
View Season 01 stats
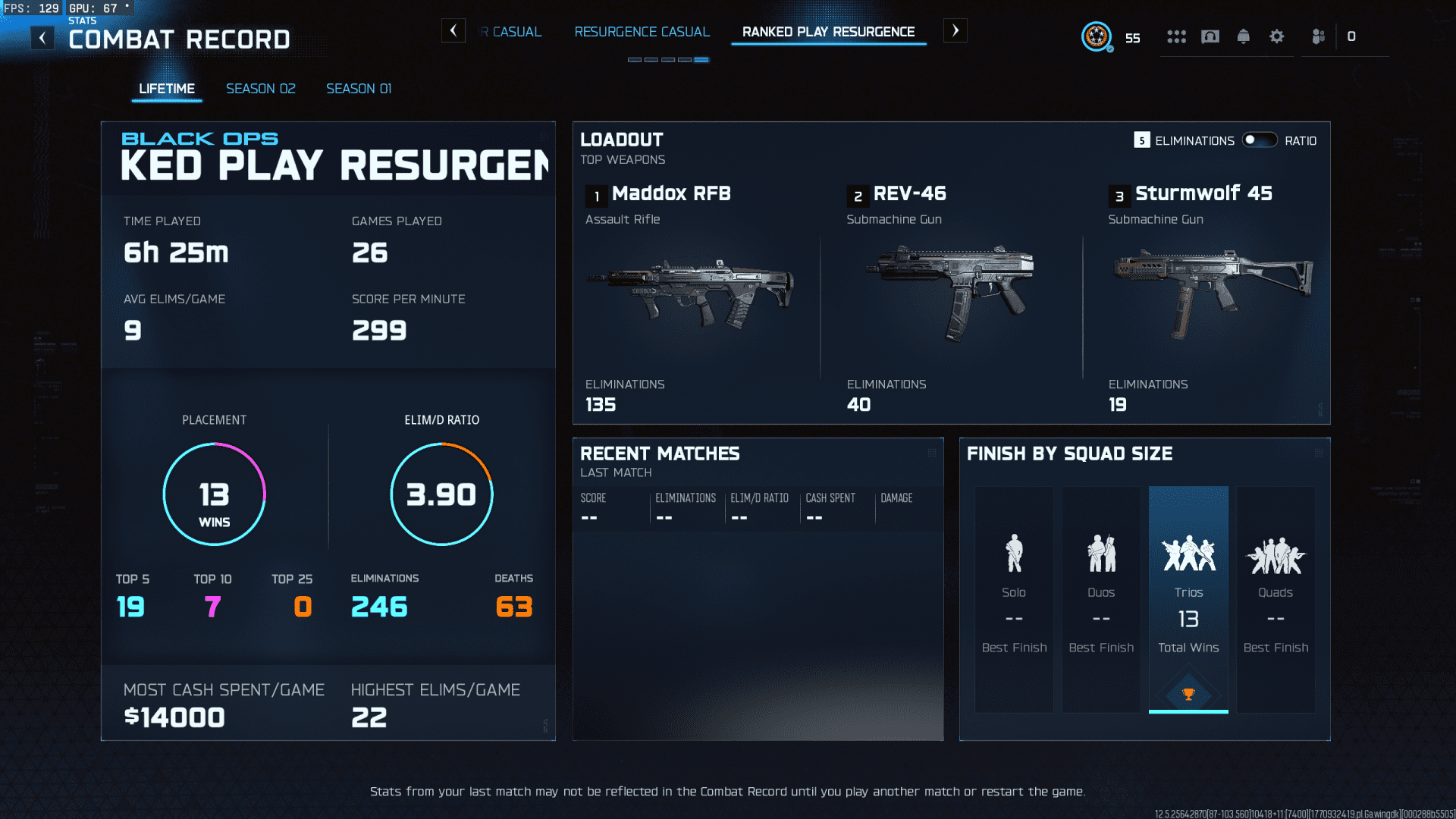(x=359, y=89)
